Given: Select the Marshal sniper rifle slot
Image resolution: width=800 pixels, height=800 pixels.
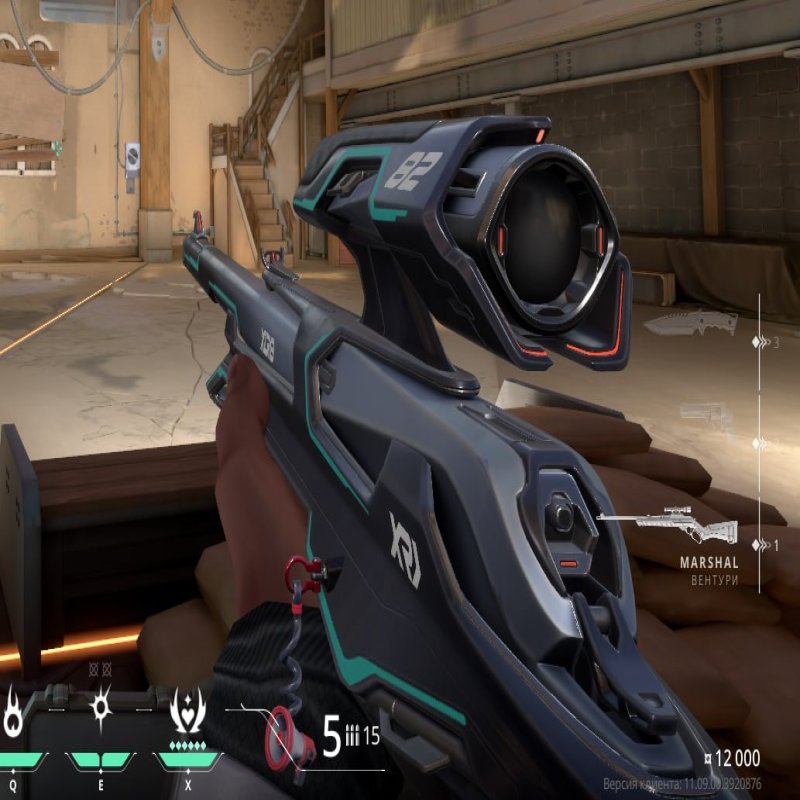Looking at the screenshot, I should pos(668,527).
